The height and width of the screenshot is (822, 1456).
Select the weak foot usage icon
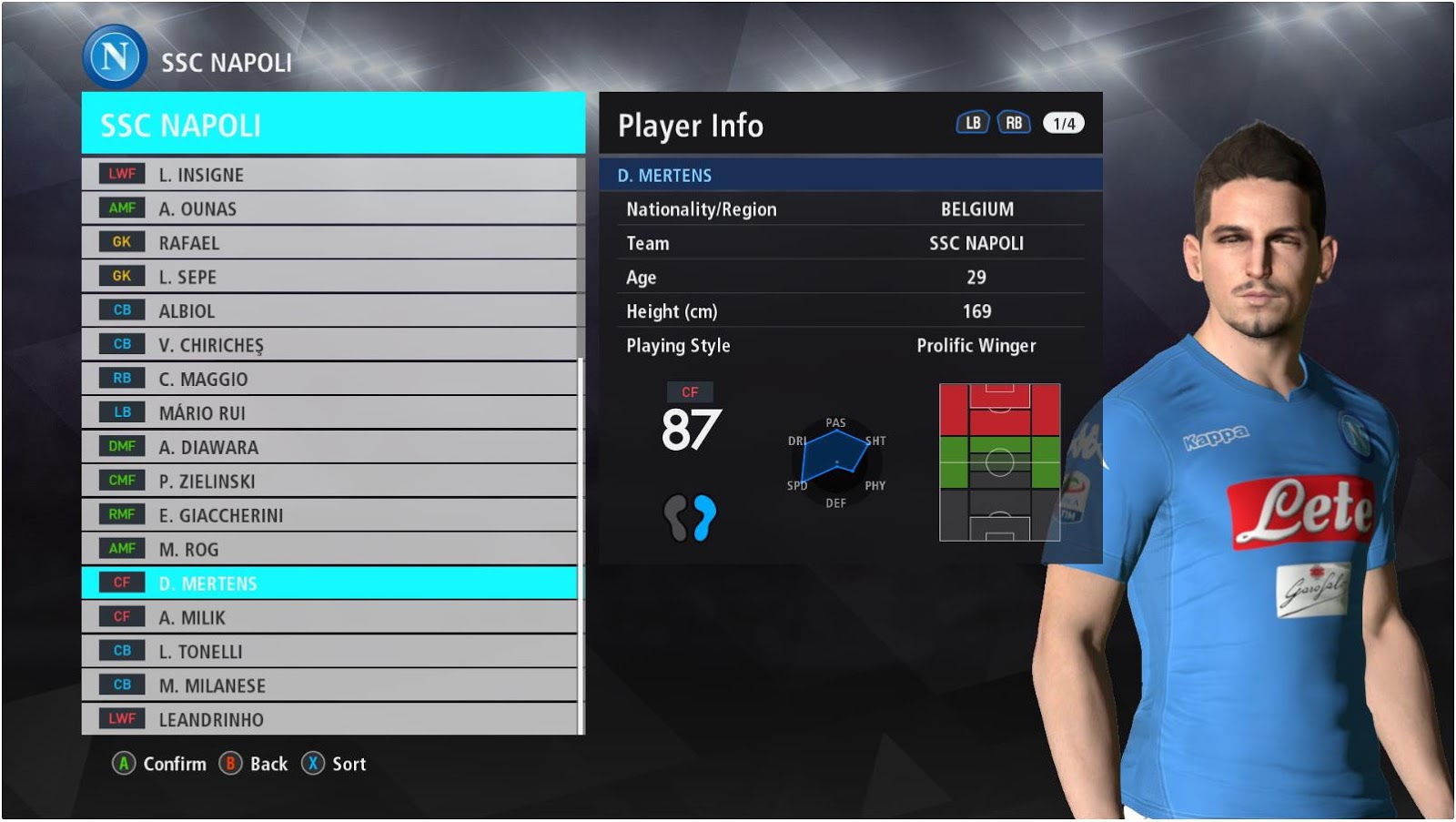pyautogui.click(x=689, y=515)
